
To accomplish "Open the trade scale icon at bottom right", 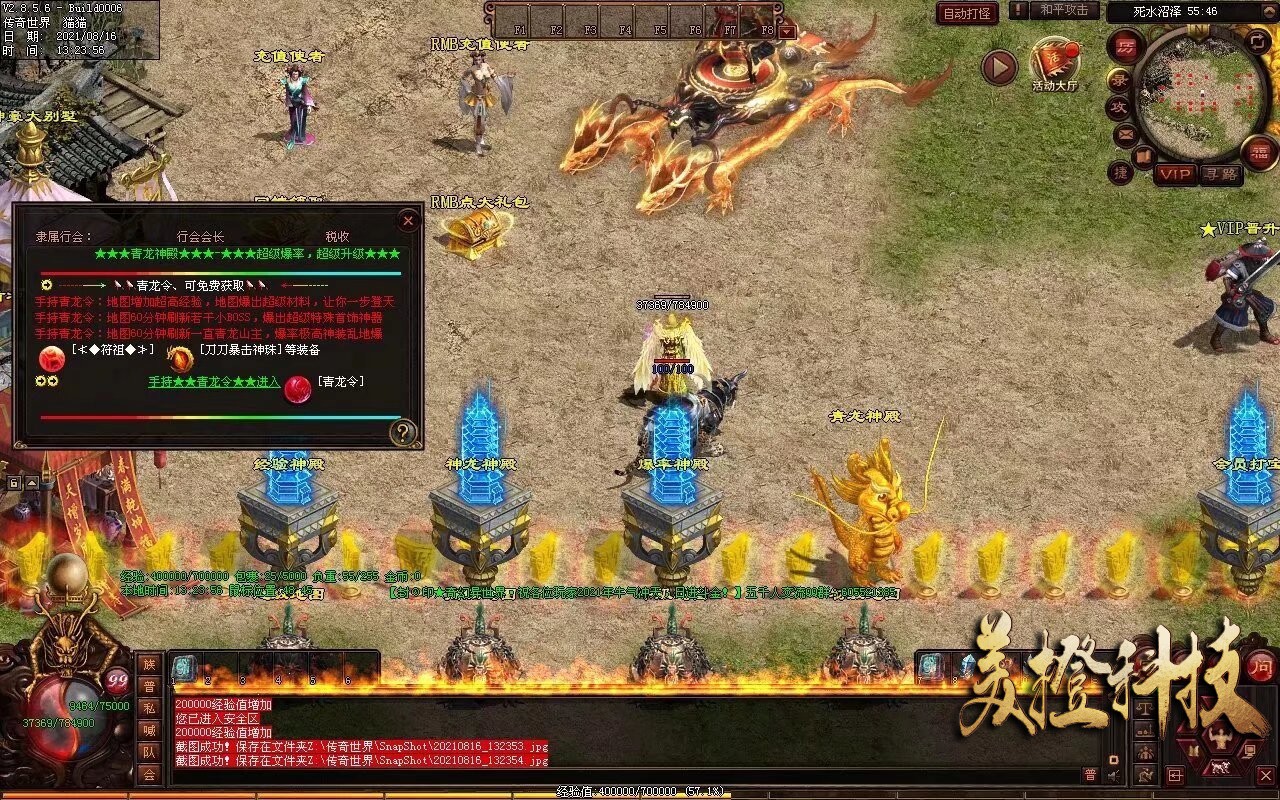I will [1145, 710].
